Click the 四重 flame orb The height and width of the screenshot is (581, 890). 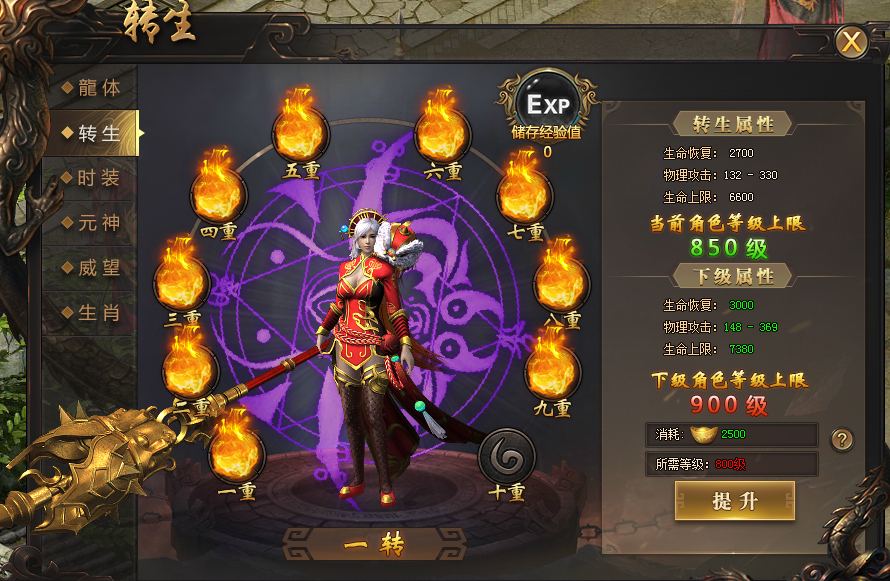pos(217,188)
